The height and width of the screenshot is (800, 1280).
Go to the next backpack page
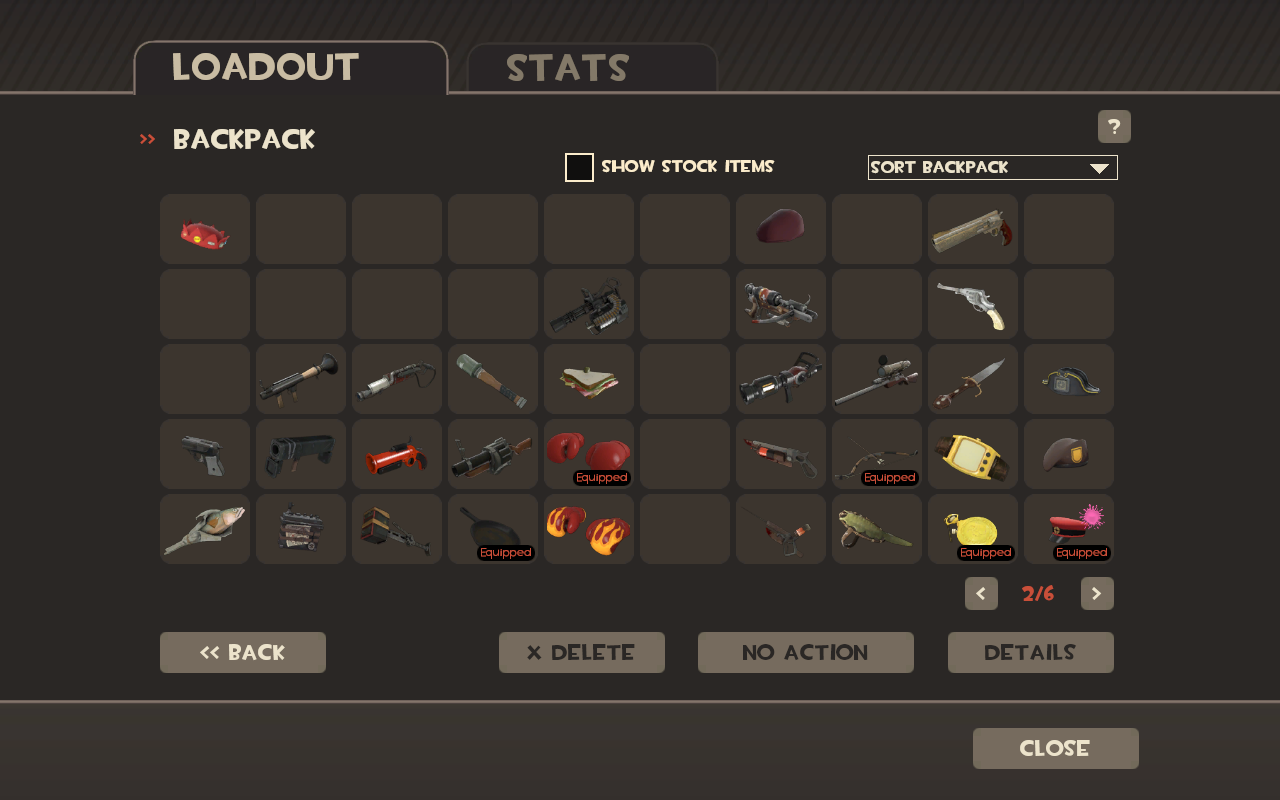coord(1096,593)
